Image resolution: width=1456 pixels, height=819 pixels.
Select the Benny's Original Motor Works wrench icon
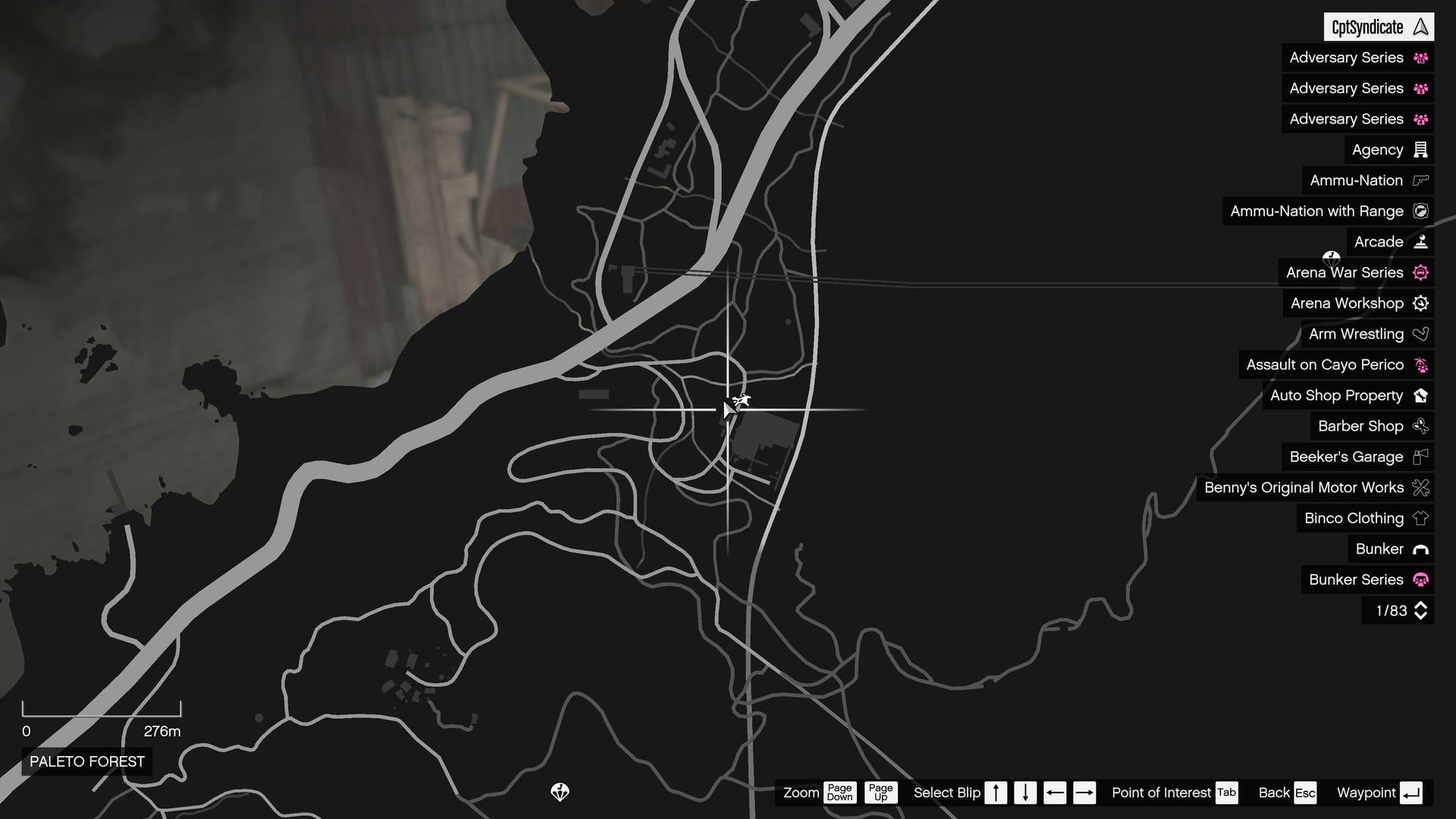coord(1420,488)
